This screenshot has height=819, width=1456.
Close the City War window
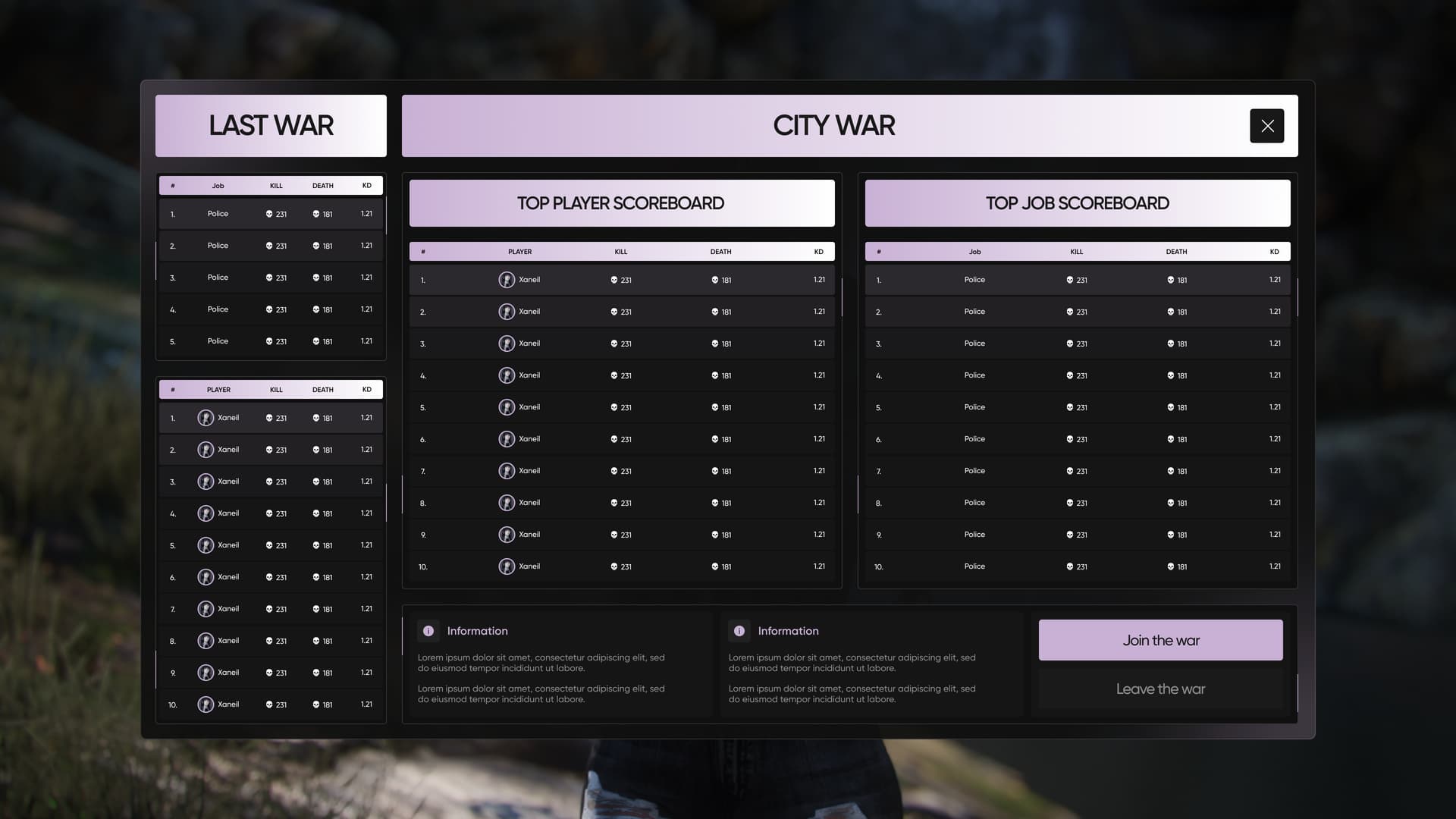[x=1266, y=126]
